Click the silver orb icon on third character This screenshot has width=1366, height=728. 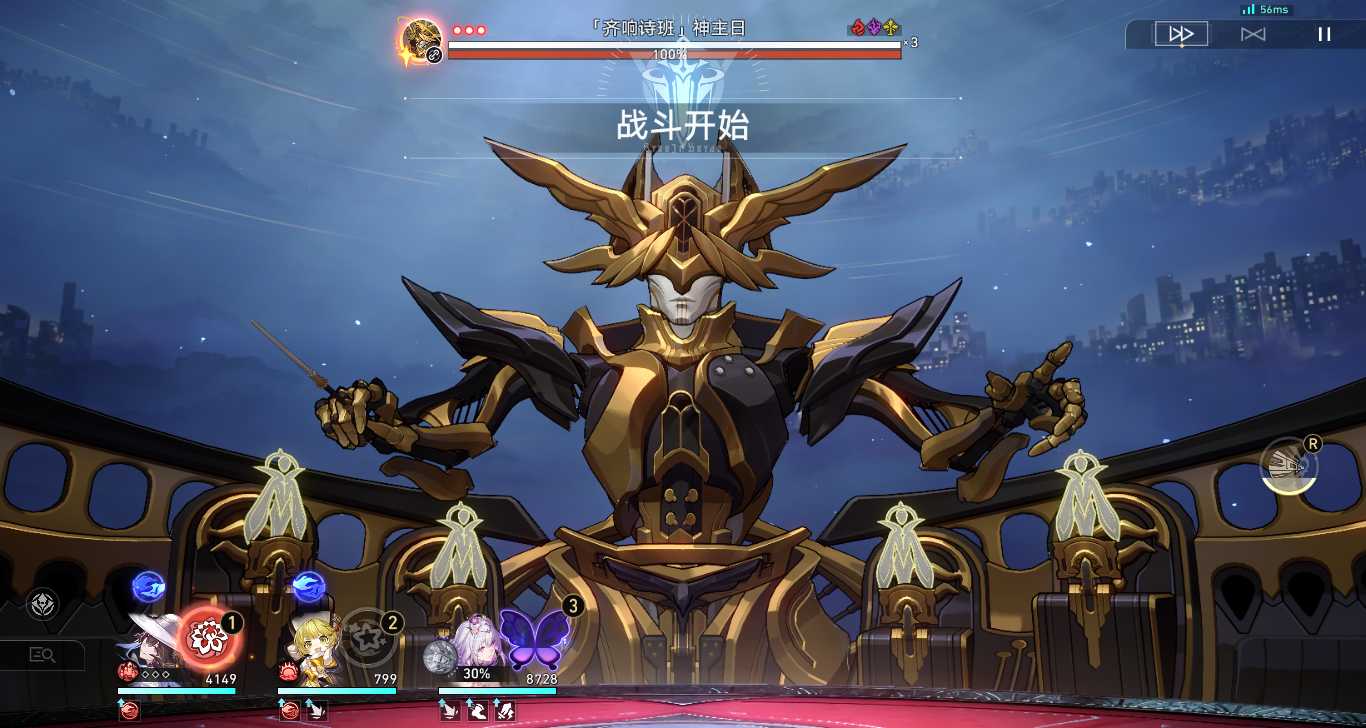click(440, 656)
